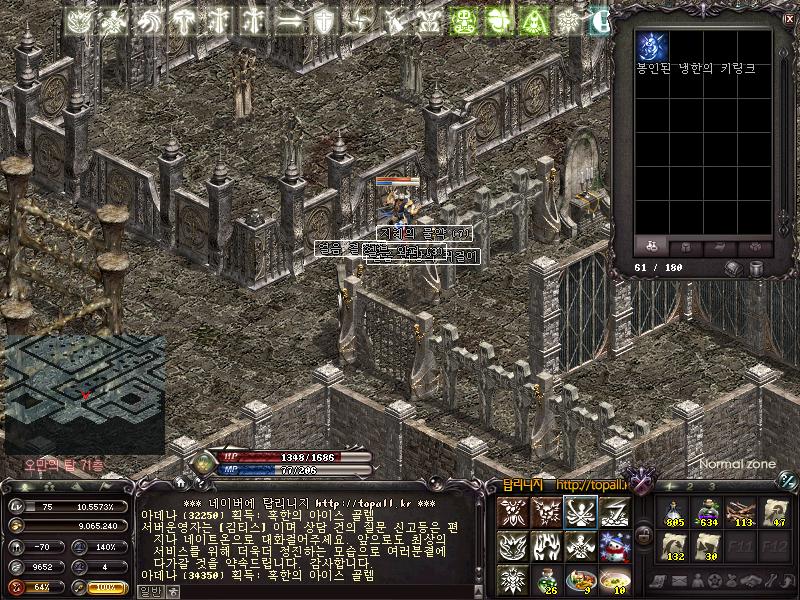
Task: Use the green potion with 634 count
Action: 707,512
